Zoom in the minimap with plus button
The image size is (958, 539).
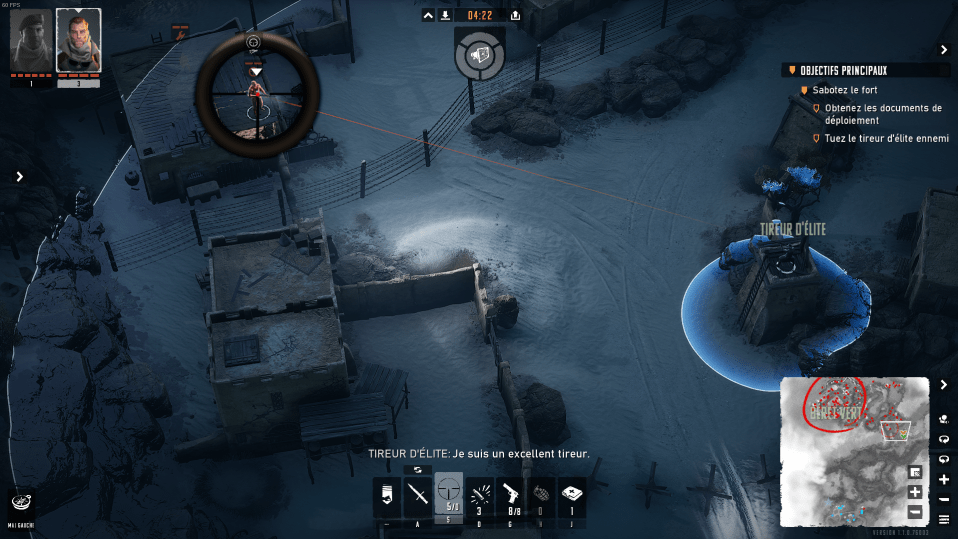[x=915, y=492]
